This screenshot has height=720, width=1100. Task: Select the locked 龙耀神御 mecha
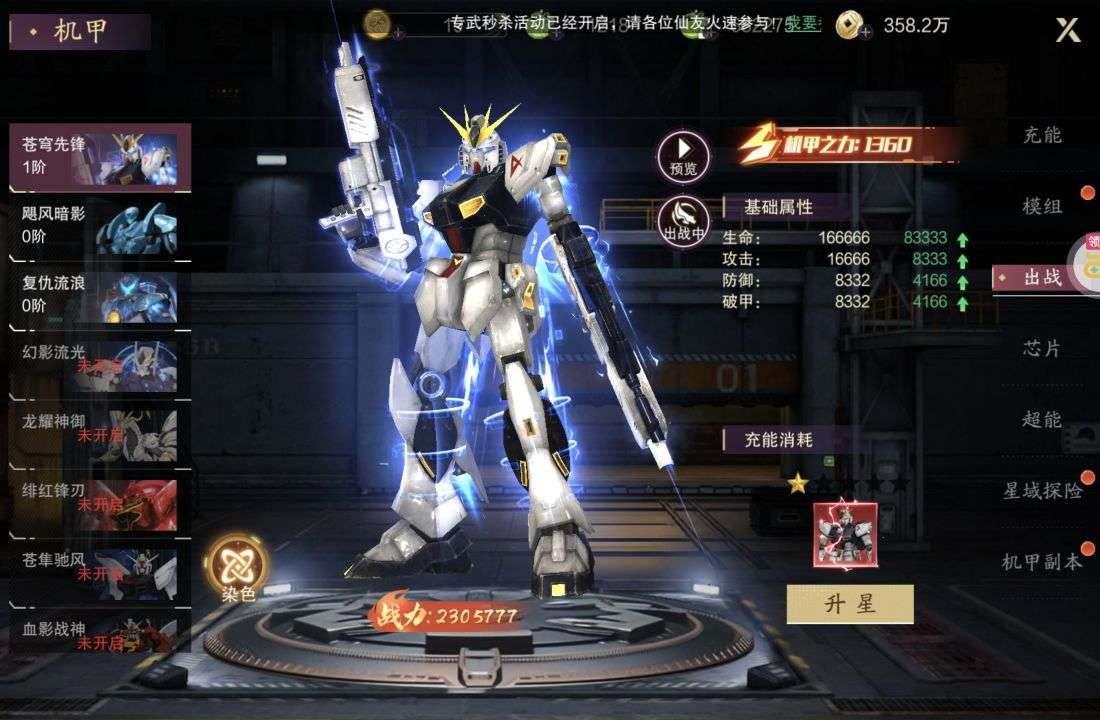click(x=100, y=434)
